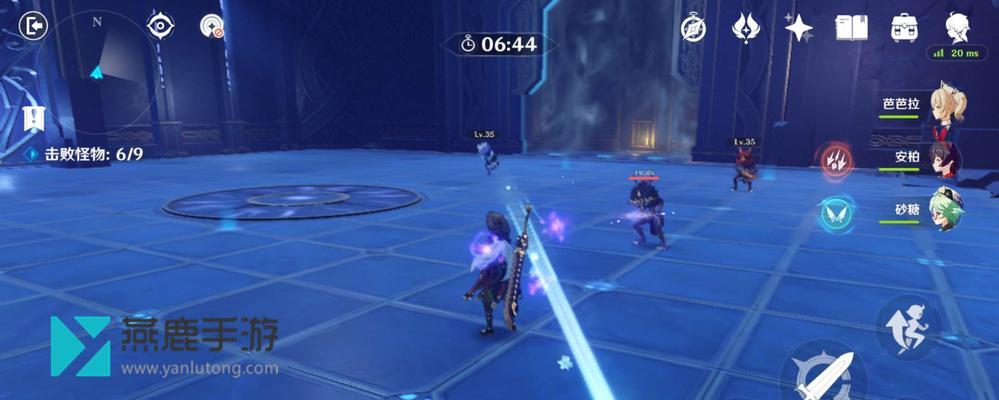
Task: Tap the exit domain icon
Action: [36, 25]
